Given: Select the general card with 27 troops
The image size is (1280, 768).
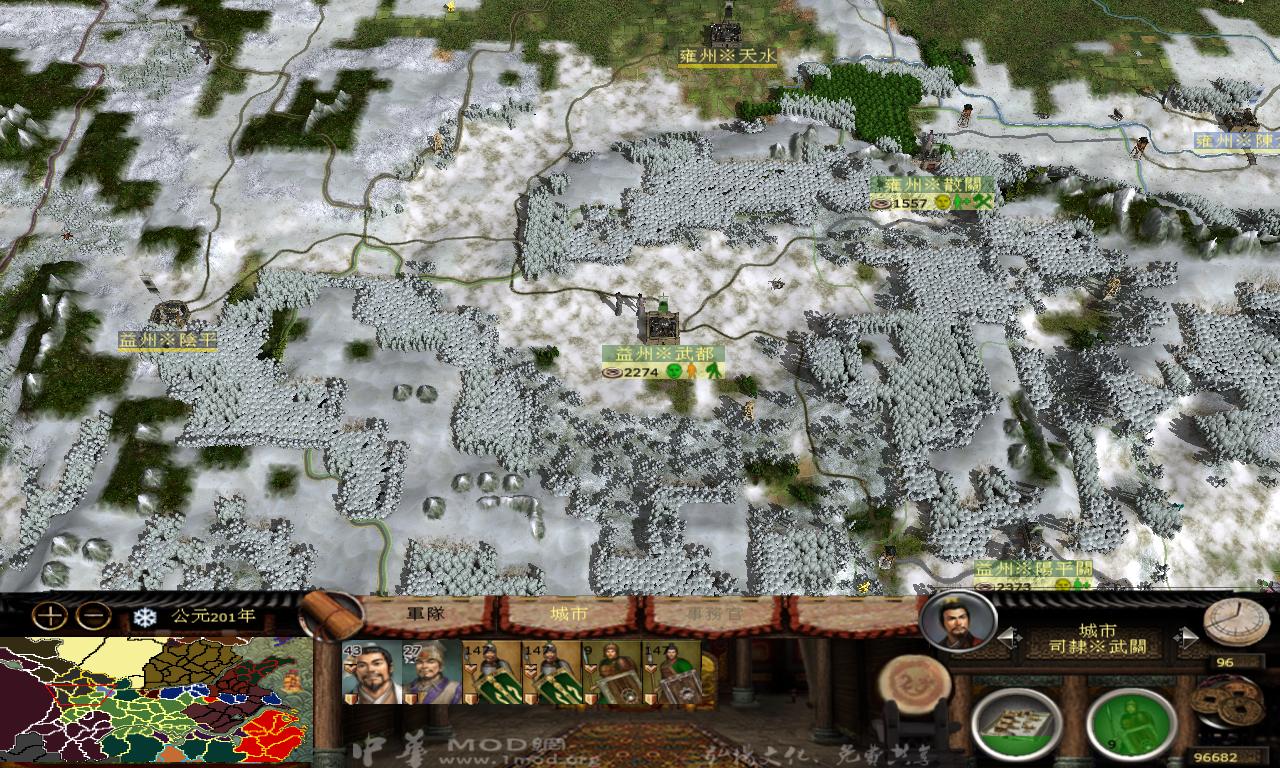Looking at the screenshot, I should 430,672.
